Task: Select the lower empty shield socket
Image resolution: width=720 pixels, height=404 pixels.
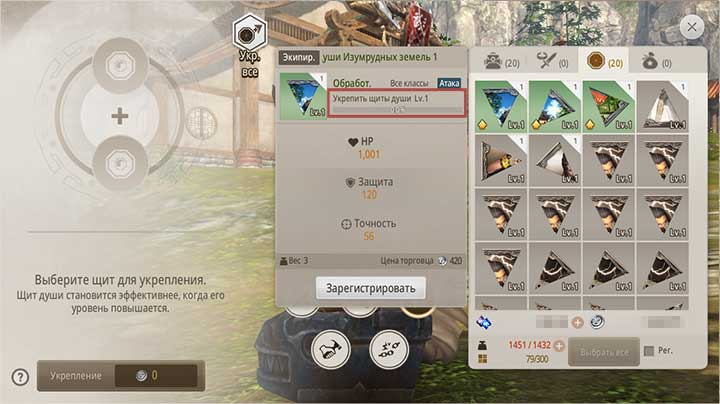Action: point(120,162)
